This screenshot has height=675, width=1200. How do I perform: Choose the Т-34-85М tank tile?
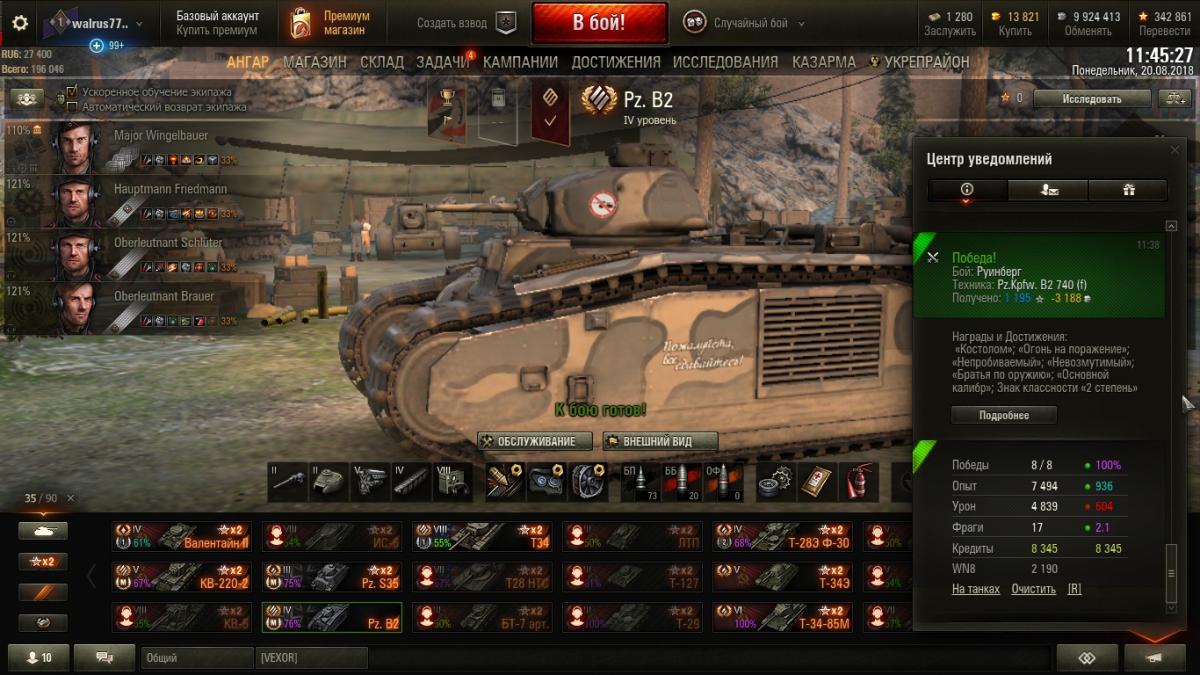point(781,618)
